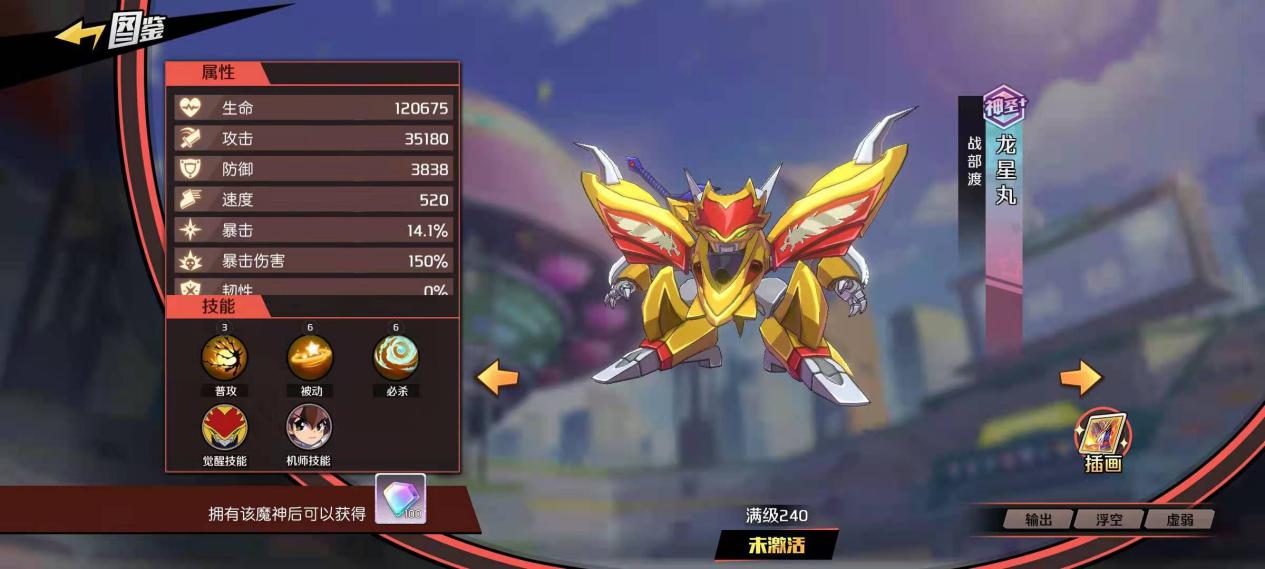1265x569 pixels.
Task: Show the previous mecha with left arrow
Action: [497, 378]
